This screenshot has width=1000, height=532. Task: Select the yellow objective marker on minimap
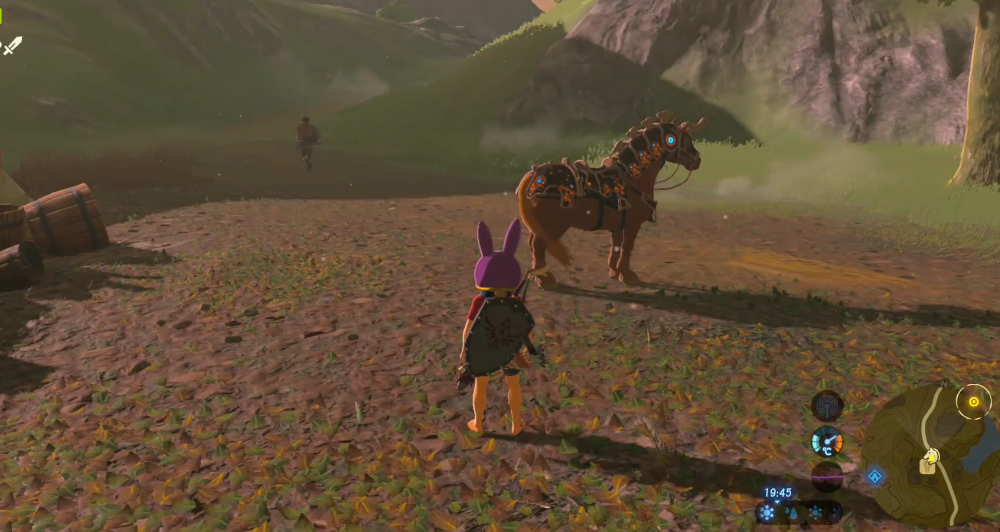(x=972, y=402)
